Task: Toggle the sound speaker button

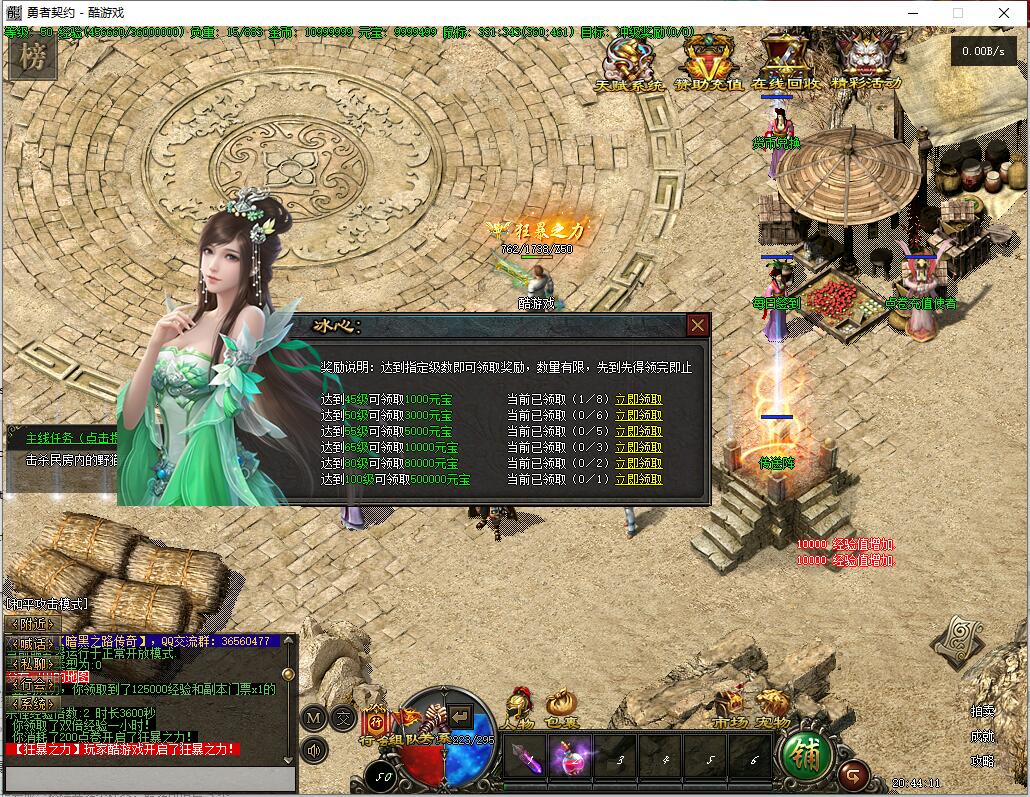Action: click(x=315, y=749)
